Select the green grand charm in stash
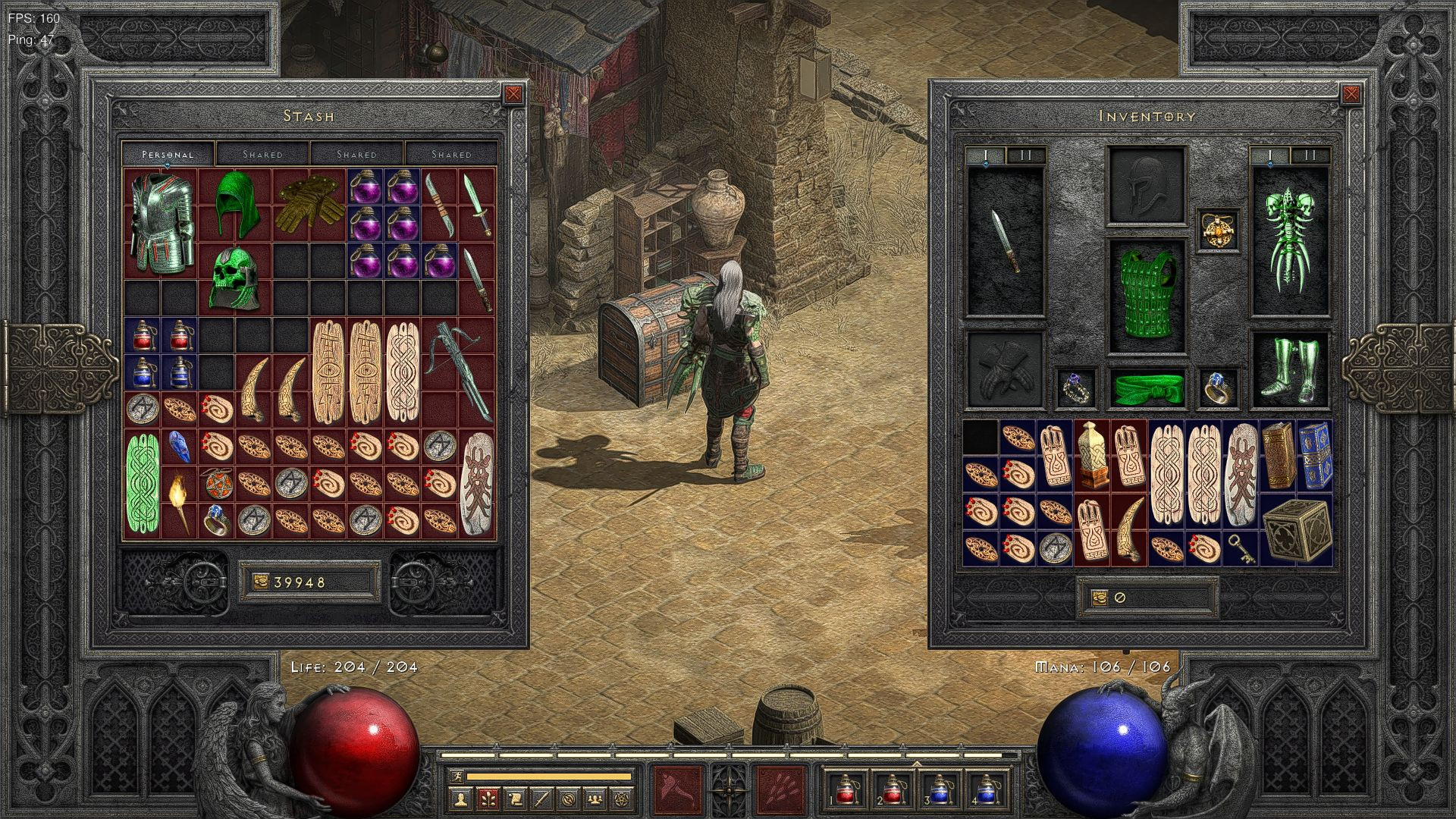This screenshot has width=1456, height=819. (x=142, y=482)
